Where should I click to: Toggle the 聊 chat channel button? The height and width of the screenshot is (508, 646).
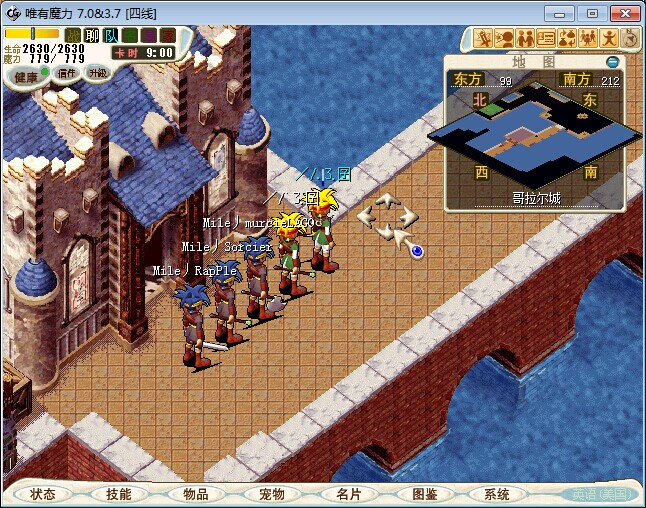coord(91,35)
